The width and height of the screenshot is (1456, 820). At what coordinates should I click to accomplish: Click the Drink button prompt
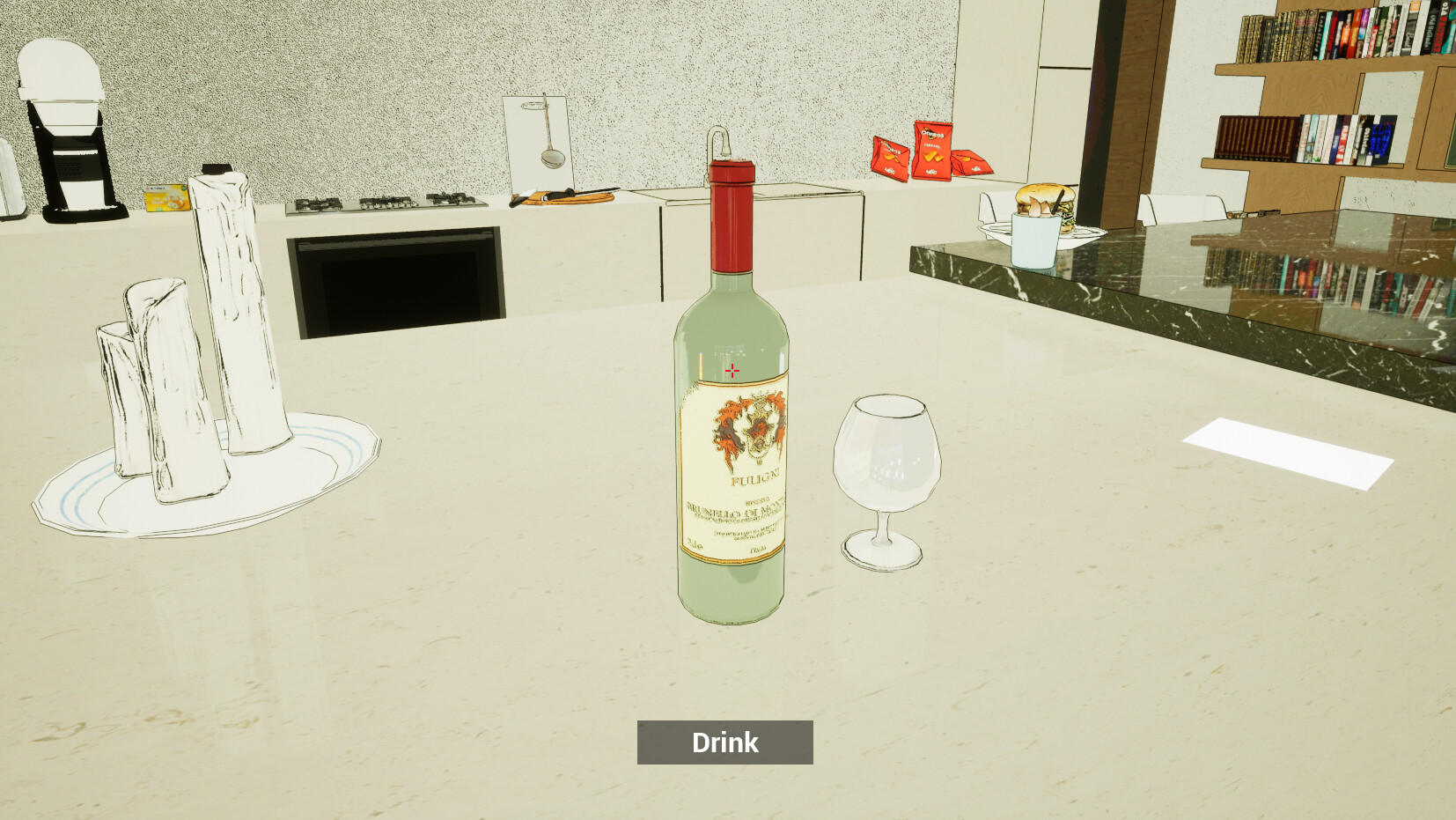point(724,742)
